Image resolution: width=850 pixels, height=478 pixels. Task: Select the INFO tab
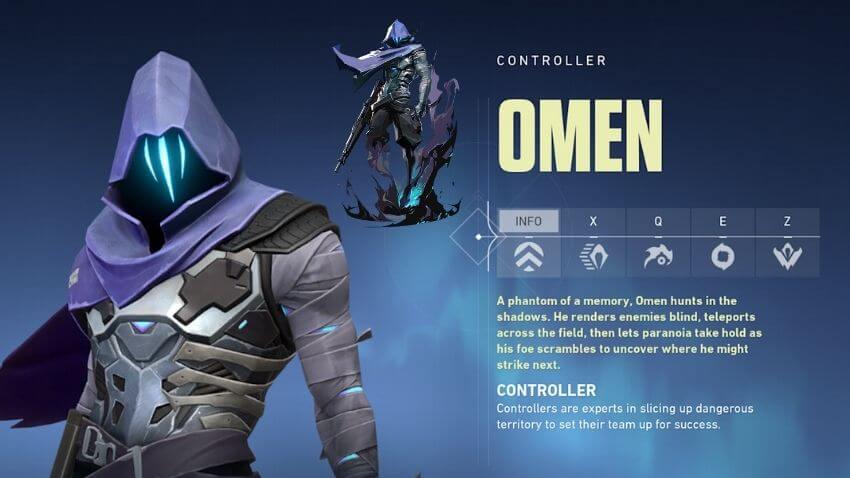pos(528,220)
